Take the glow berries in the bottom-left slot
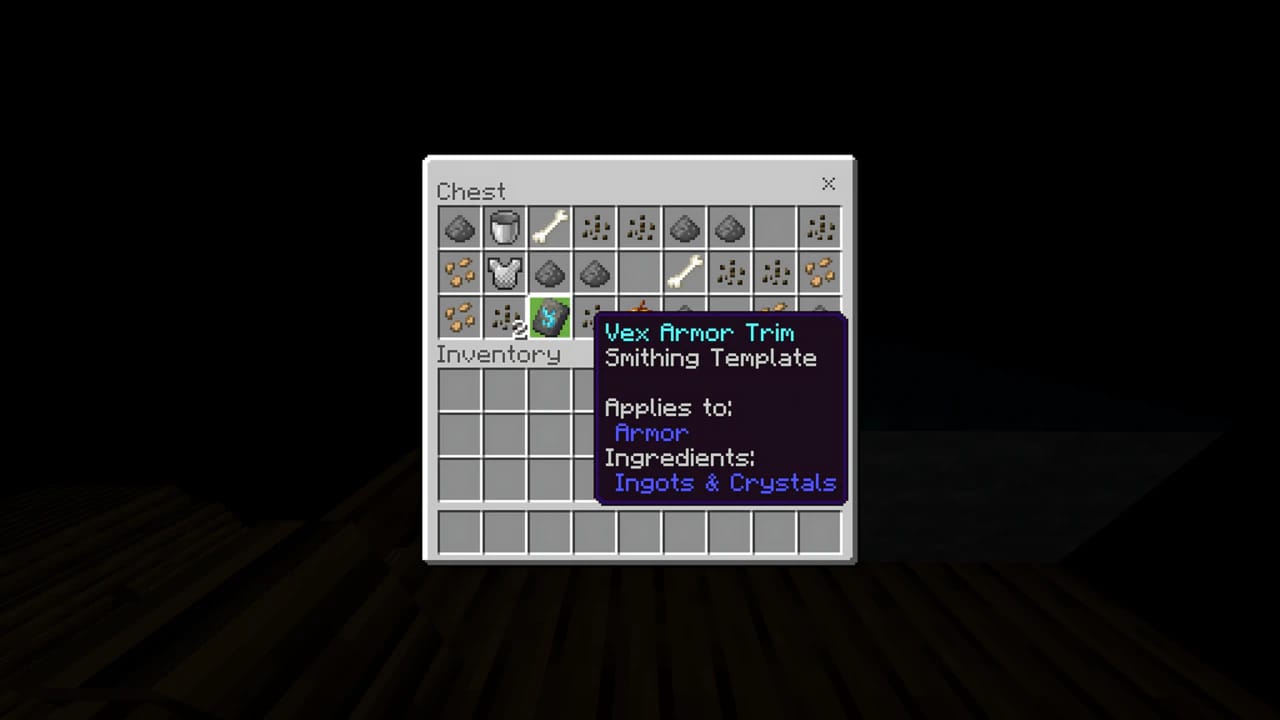 point(459,318)
